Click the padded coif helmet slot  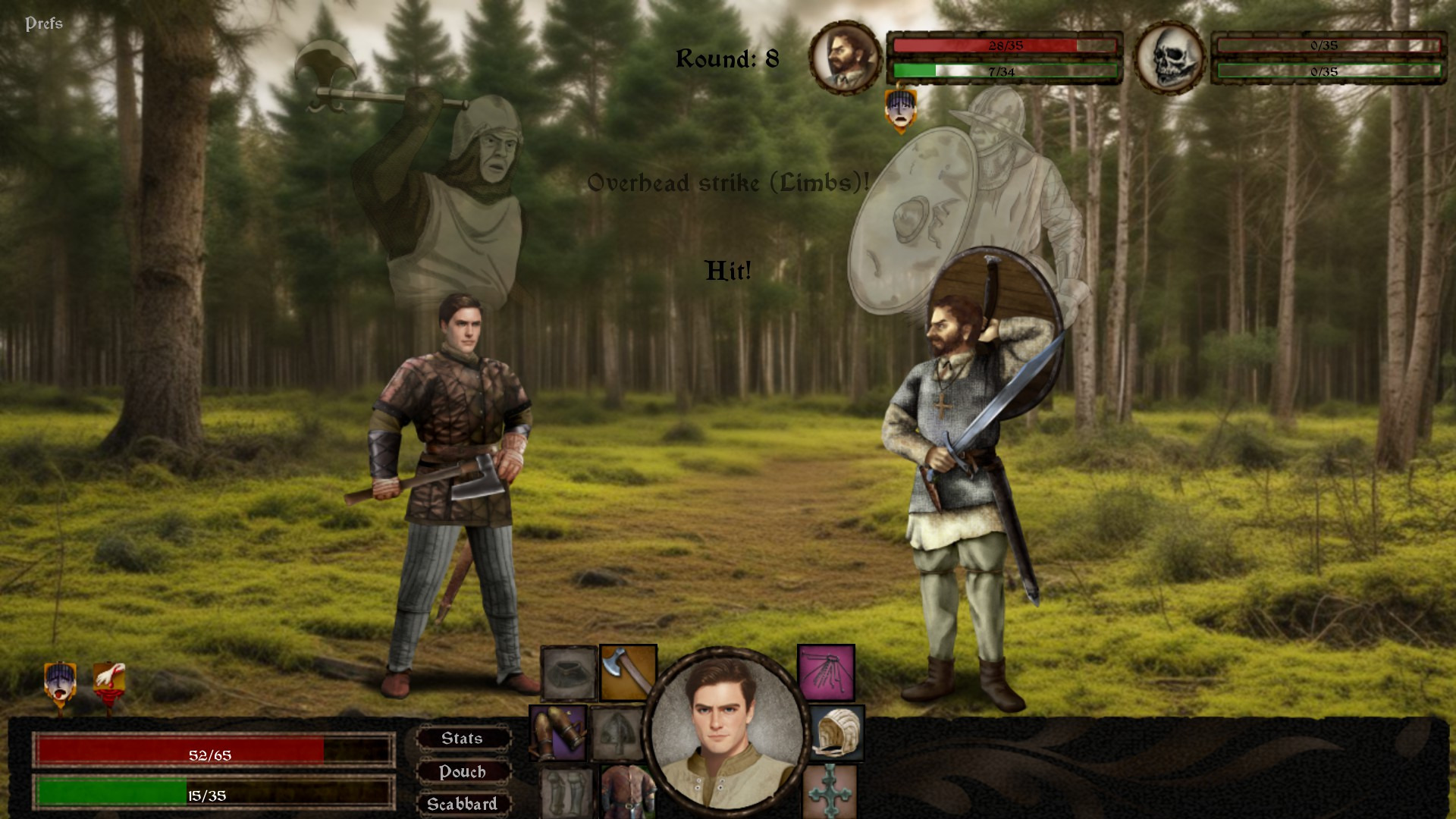(836, 733)
